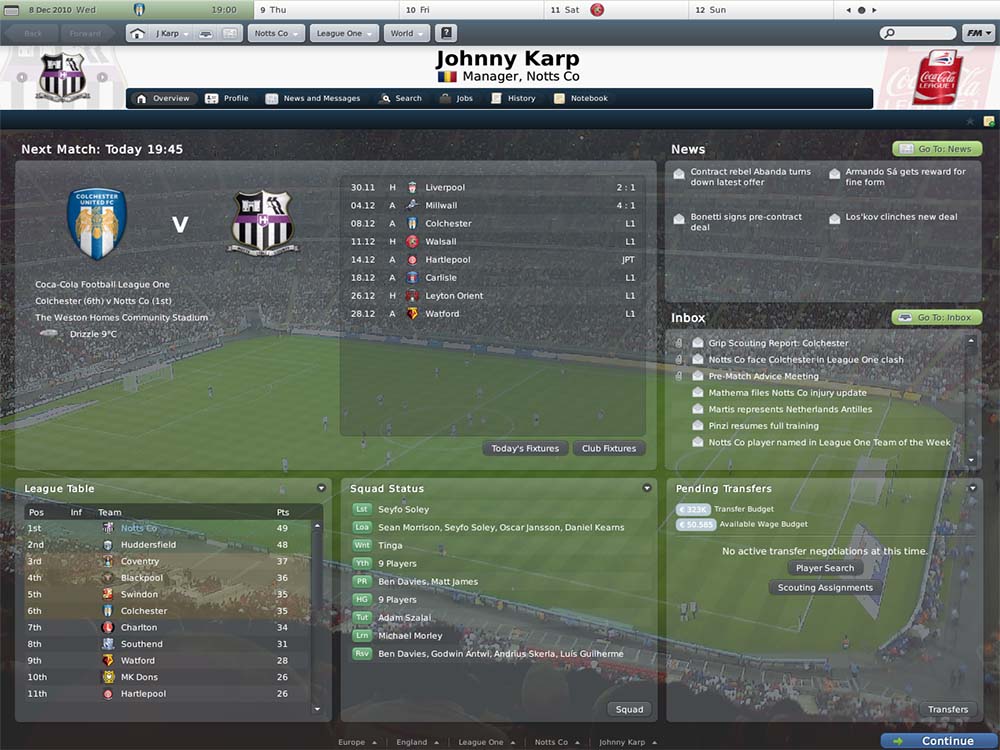This screenshot has width=1000, height=750.
Task: View Today's Fixtures
Action: (525, 448)
